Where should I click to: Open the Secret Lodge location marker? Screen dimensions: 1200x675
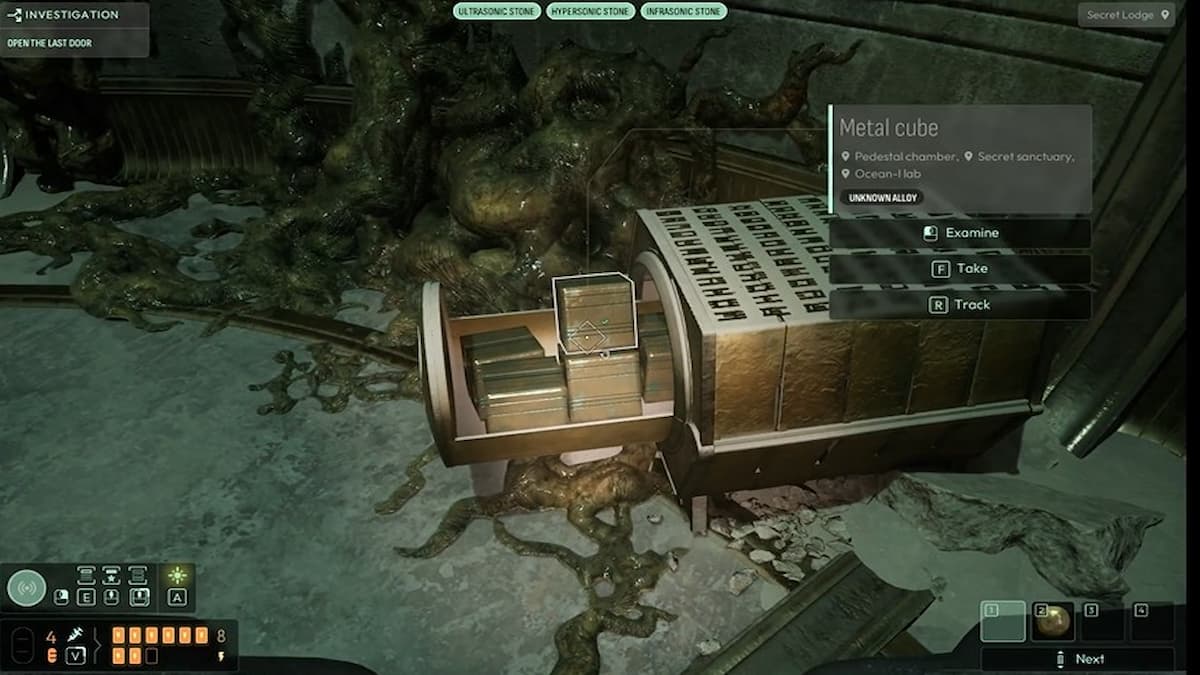[1127, 15]
